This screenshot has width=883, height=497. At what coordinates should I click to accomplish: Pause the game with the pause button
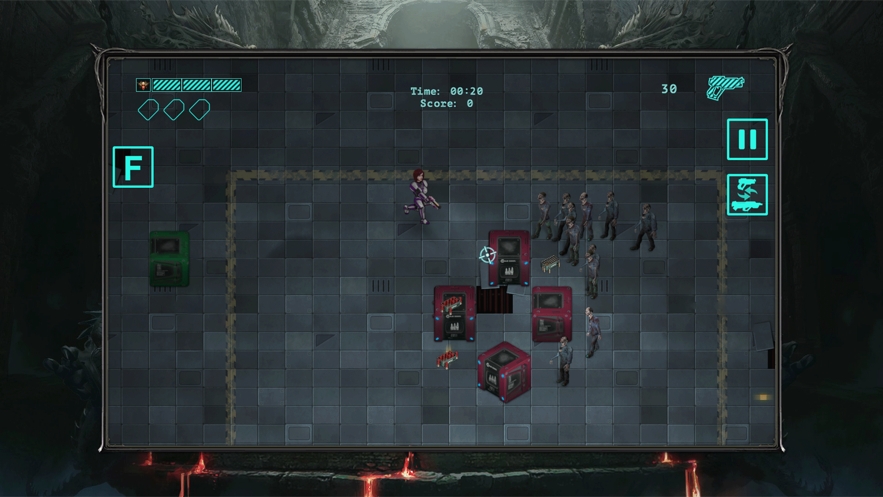(747, 139)
